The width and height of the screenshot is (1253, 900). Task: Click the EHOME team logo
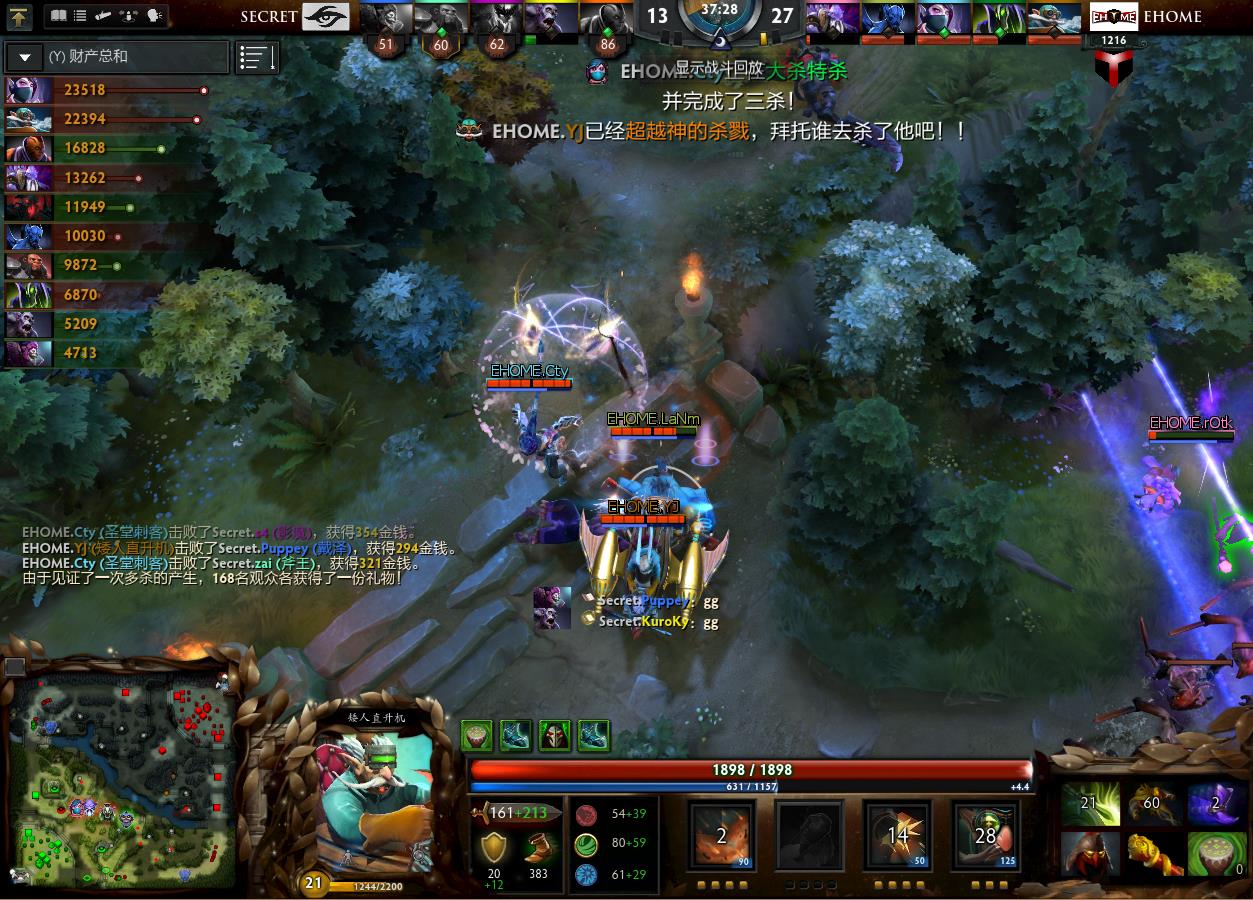pos(1113,16)
